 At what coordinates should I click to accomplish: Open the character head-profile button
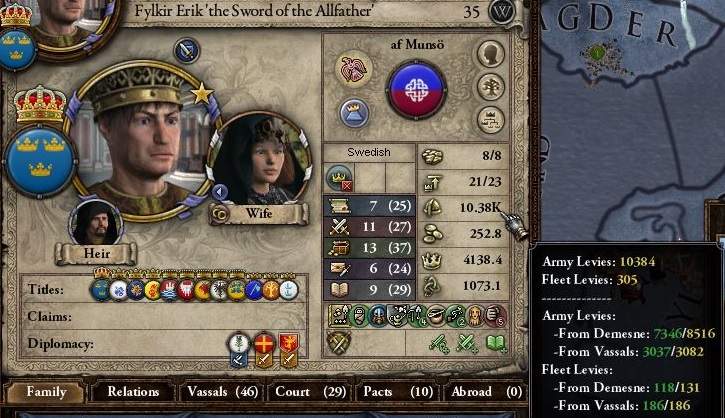pyautogui.click(x=489, y=55)
